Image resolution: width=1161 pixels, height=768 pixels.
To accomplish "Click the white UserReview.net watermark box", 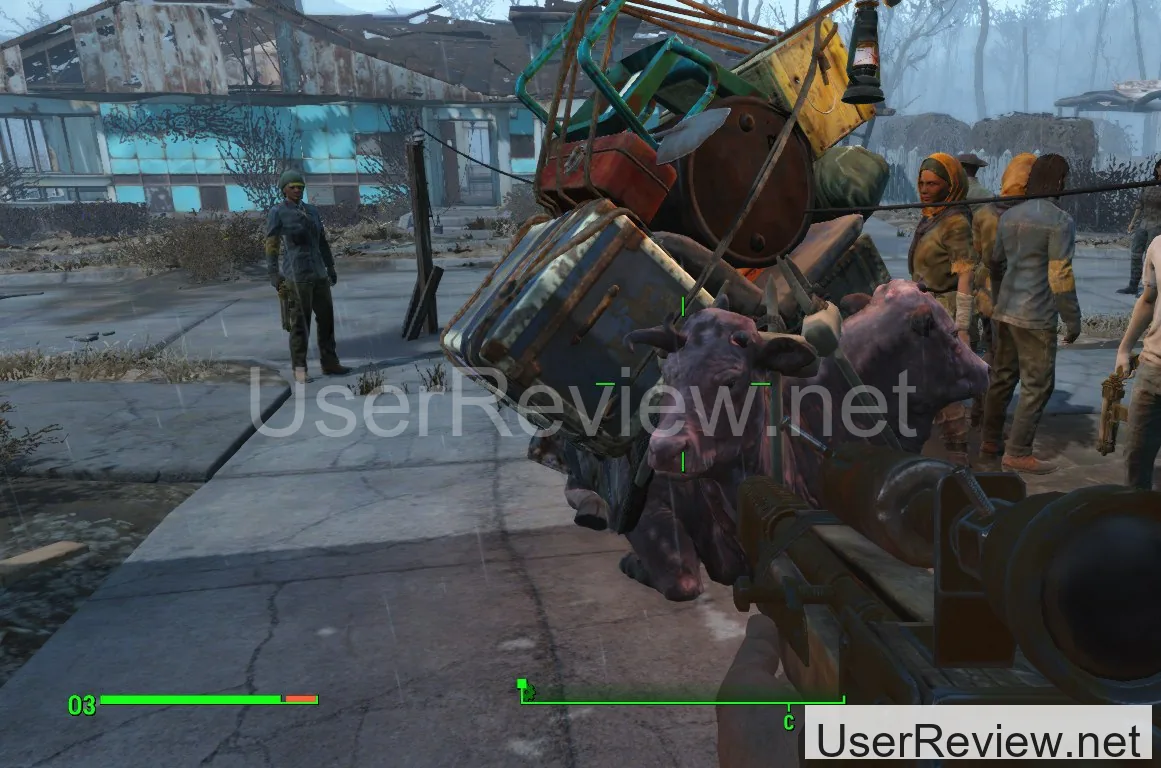I will click(x=978, y=738).
